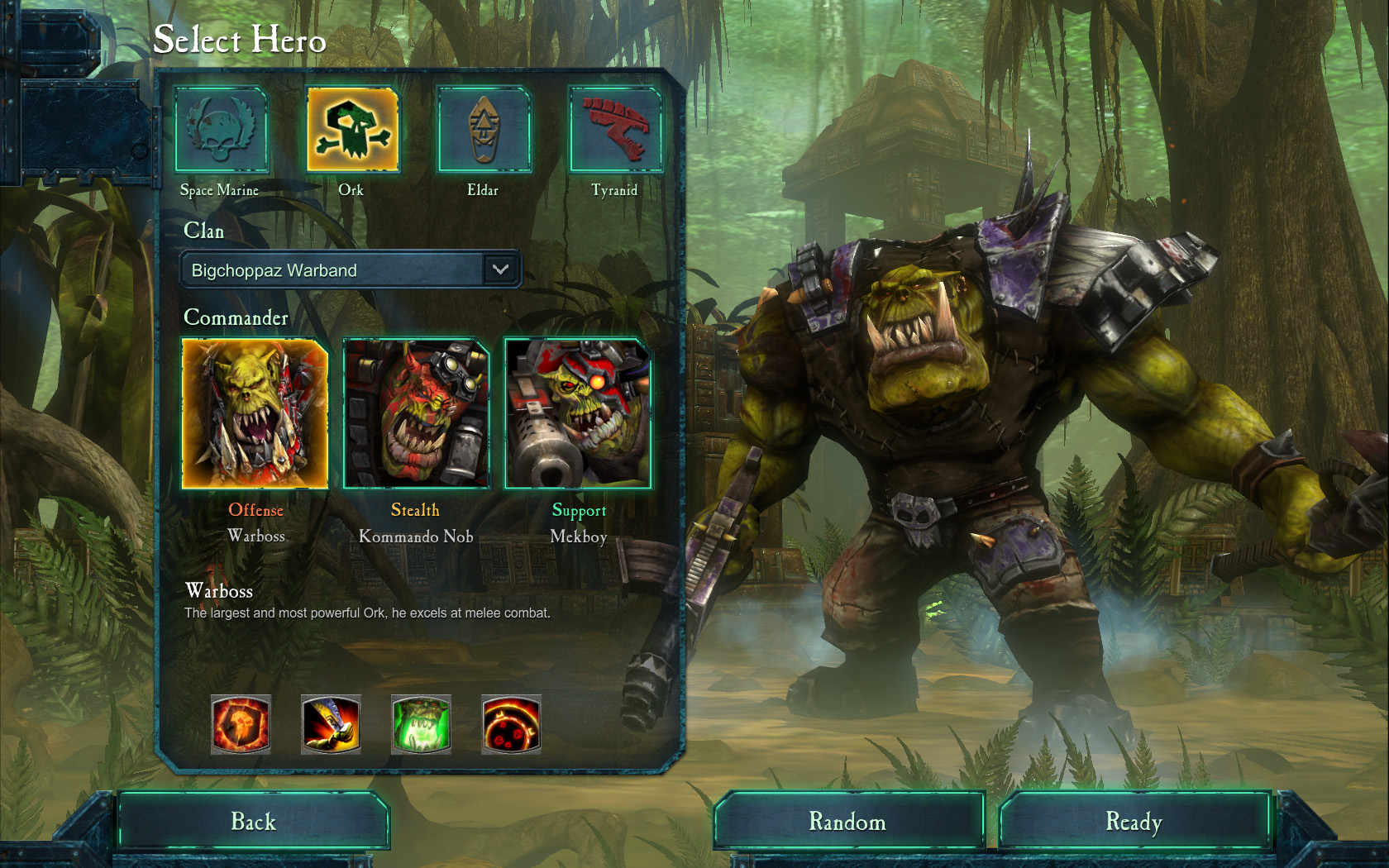The height and width of the screenshot is (868, 1389).
Task: Inspect the axe strike ability icon
Action: (331, 724)
